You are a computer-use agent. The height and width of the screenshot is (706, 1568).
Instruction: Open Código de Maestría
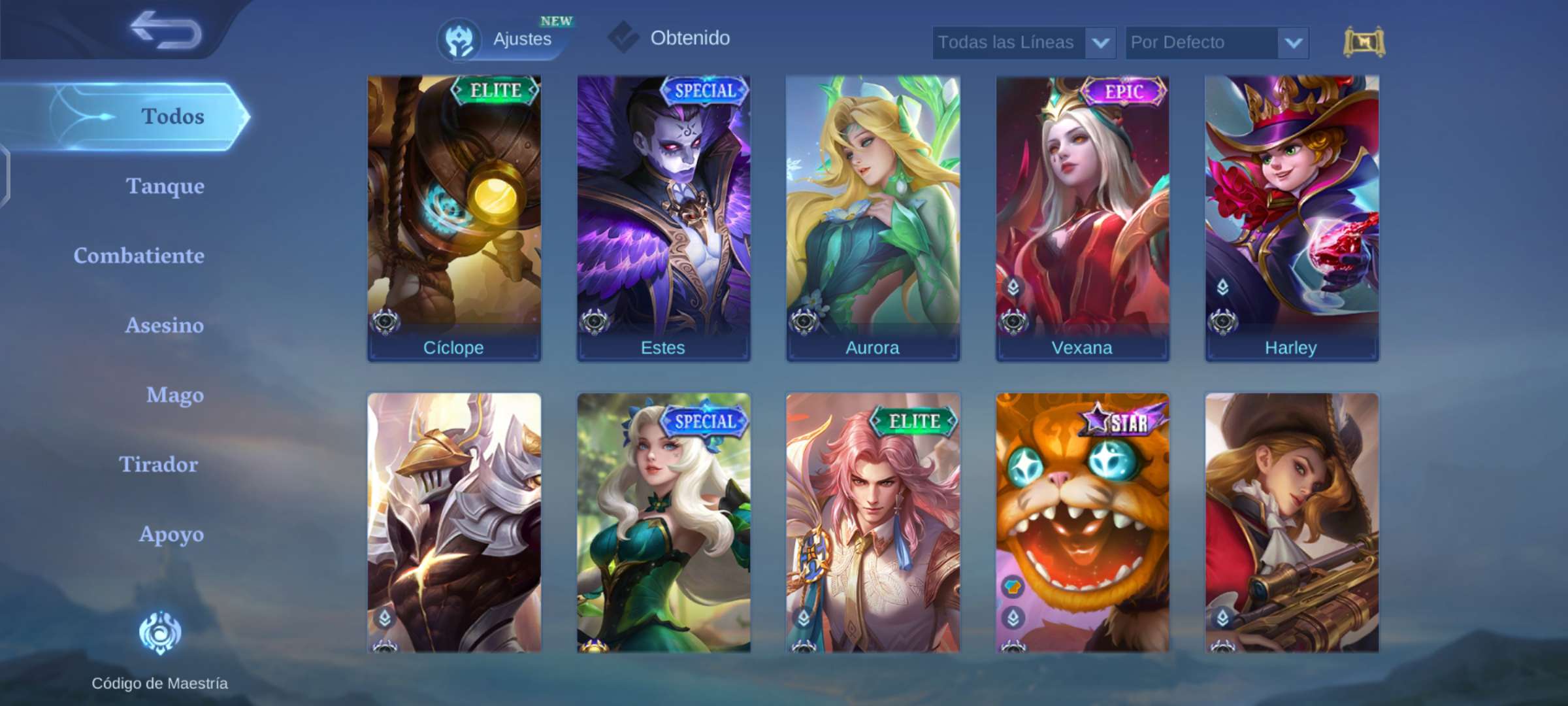click(x=159, y=647)
